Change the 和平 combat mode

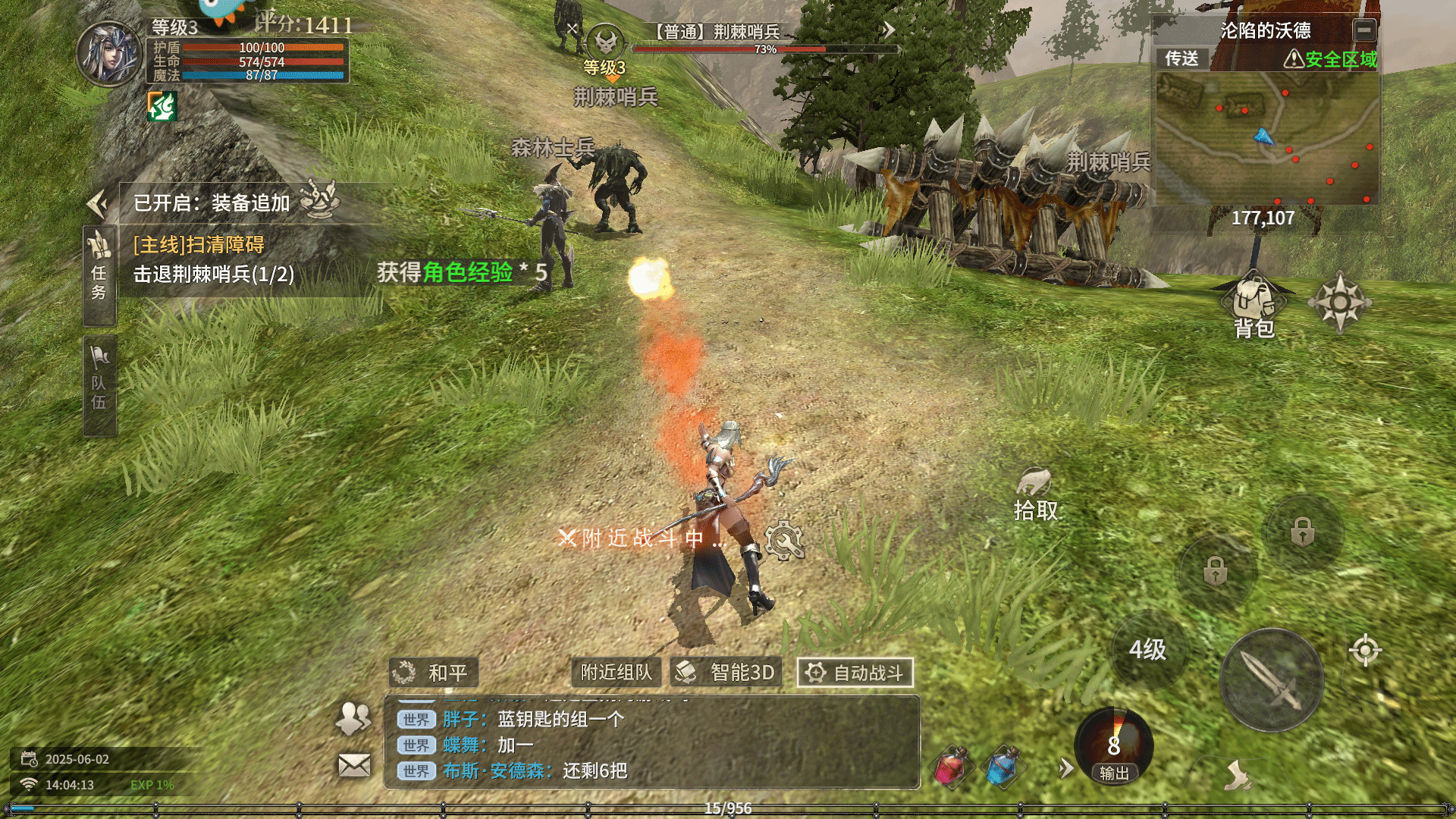coord(434,673)
